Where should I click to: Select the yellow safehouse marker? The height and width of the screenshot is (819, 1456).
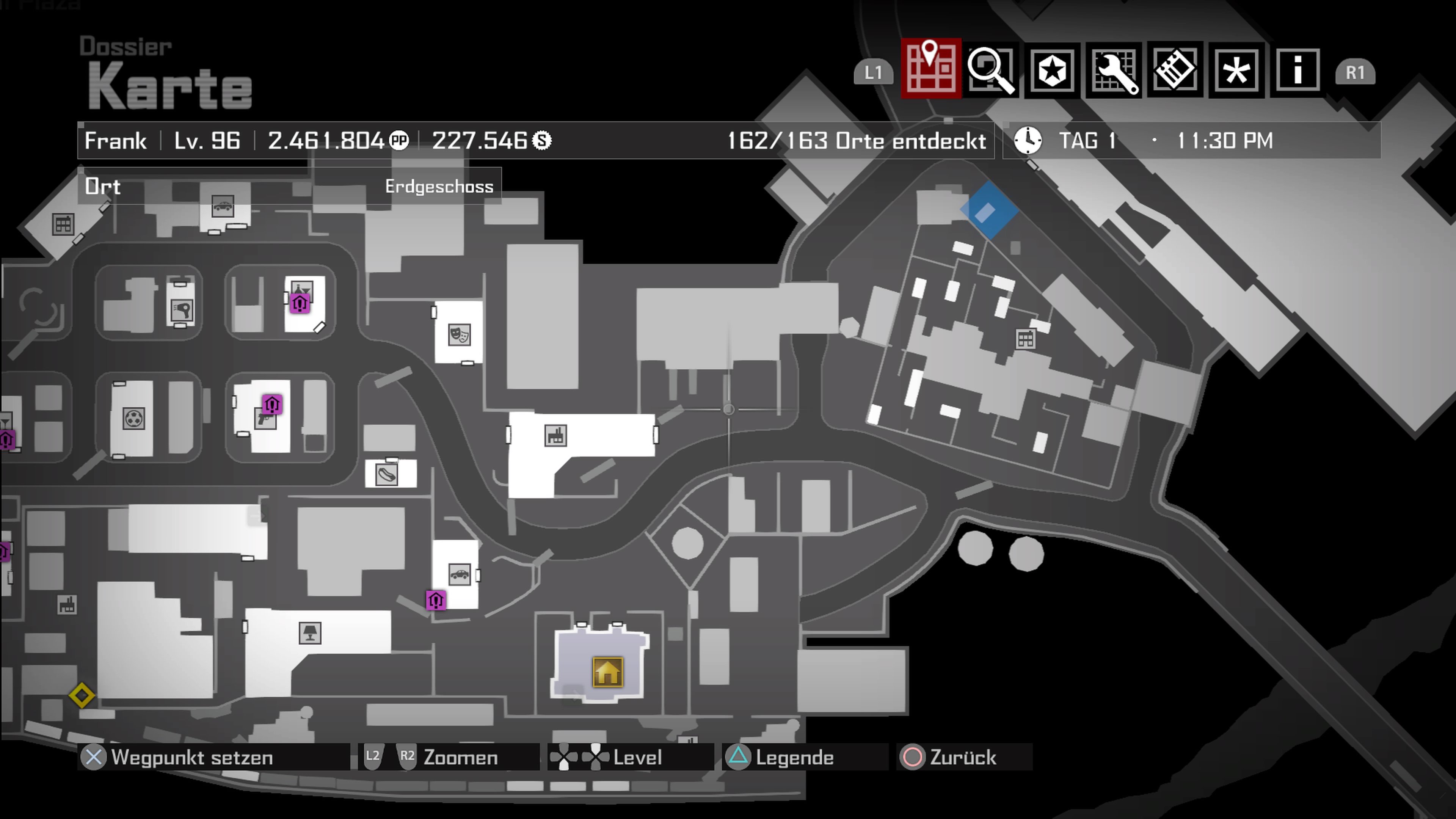[607, 672]
